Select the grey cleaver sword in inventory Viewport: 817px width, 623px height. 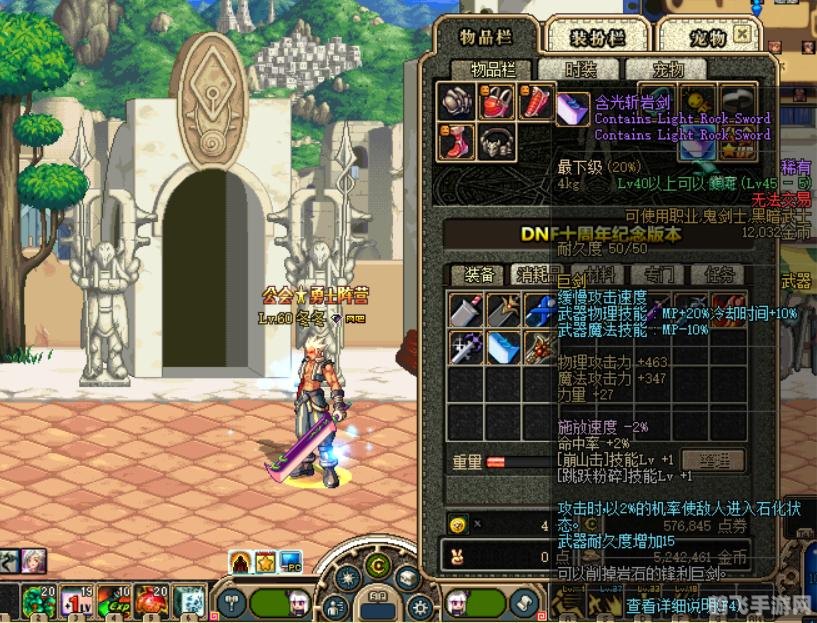click(x=466, y=309)
